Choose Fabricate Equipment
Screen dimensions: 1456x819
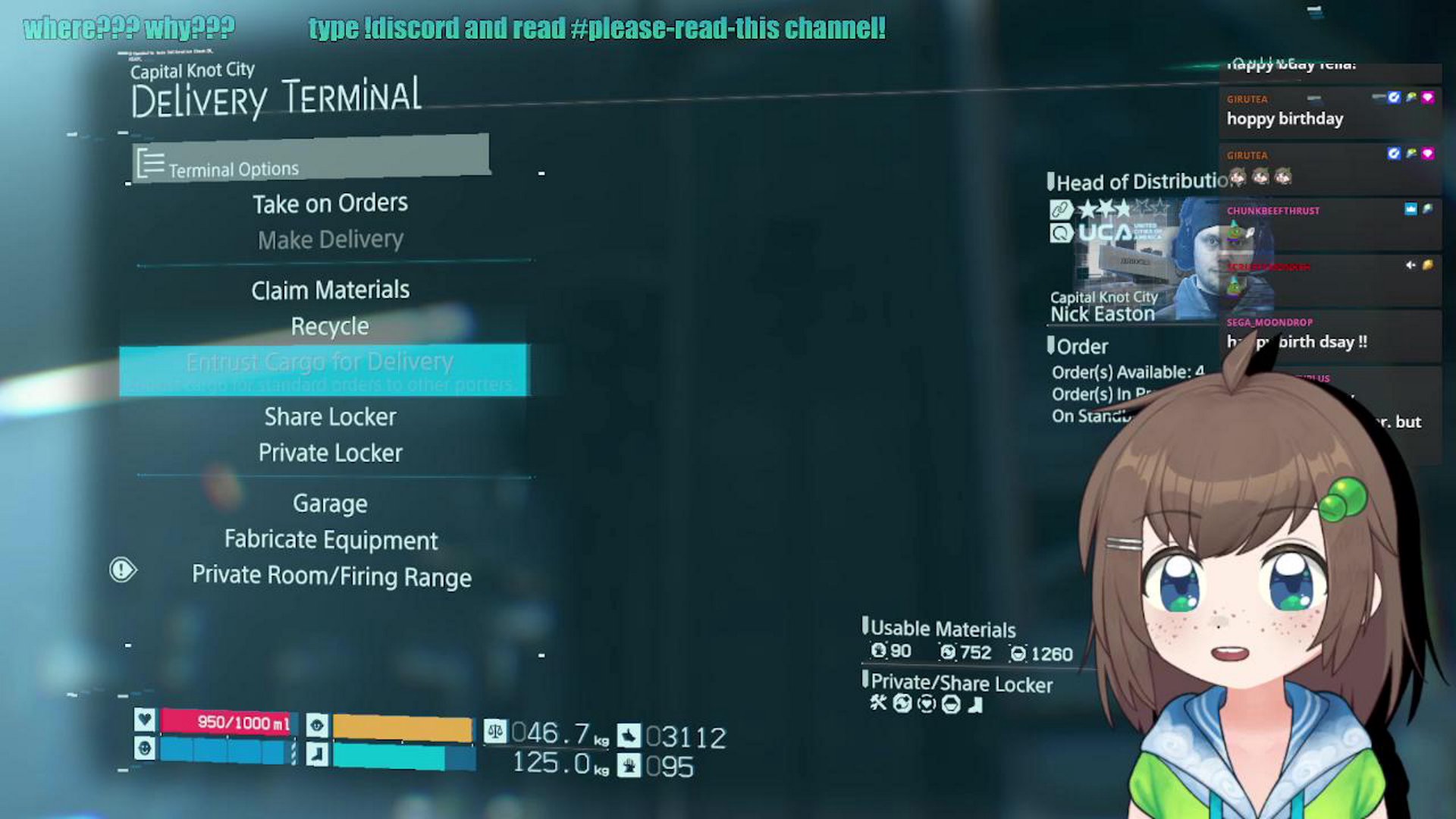click(331, 539)
